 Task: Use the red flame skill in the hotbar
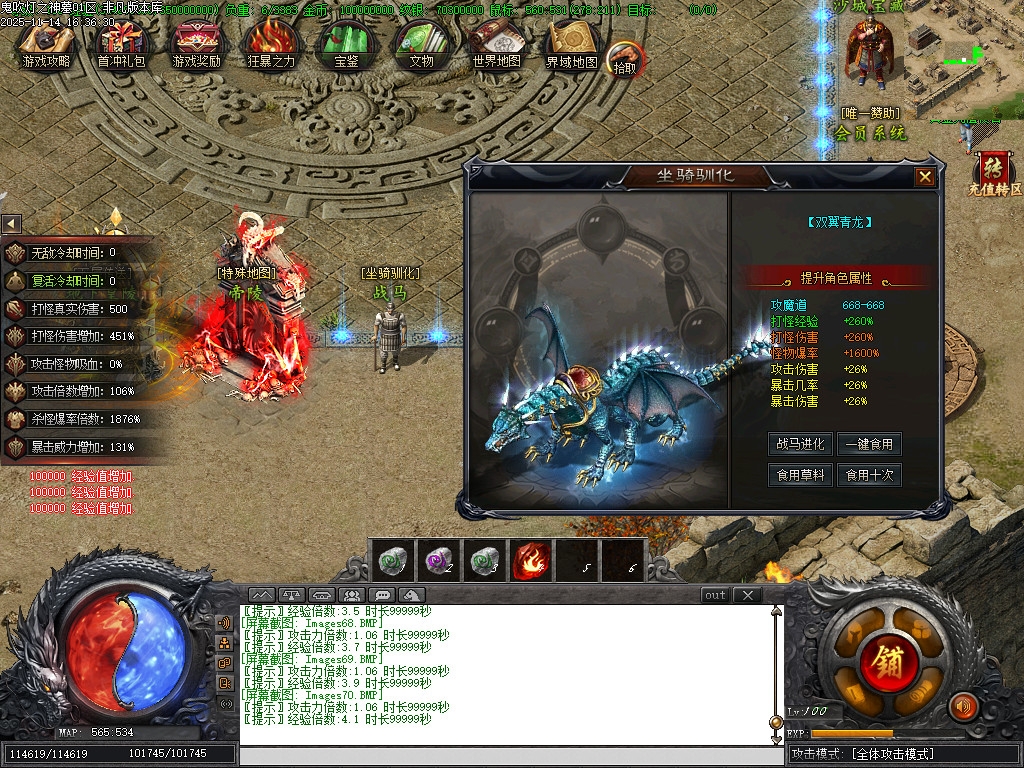[531, 560]
